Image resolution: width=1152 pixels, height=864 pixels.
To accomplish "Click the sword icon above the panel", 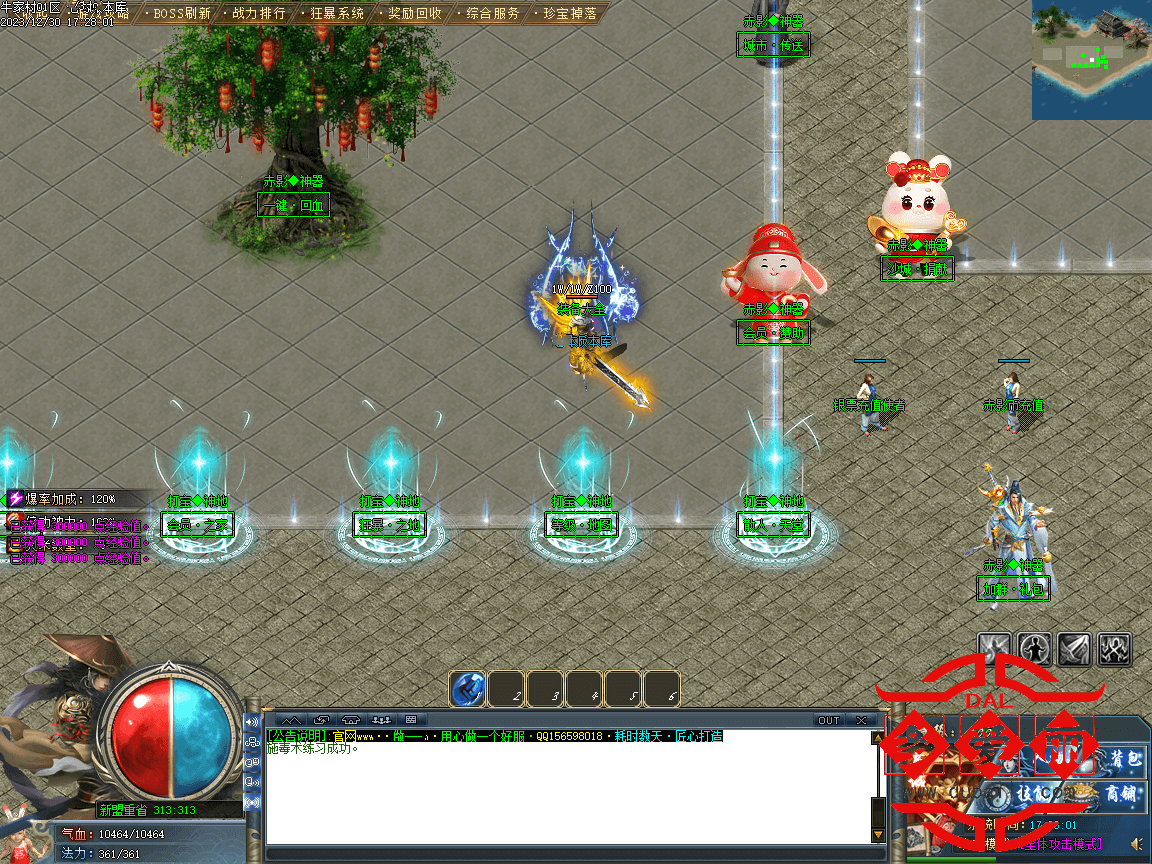I will click(x=1075, y=649).
